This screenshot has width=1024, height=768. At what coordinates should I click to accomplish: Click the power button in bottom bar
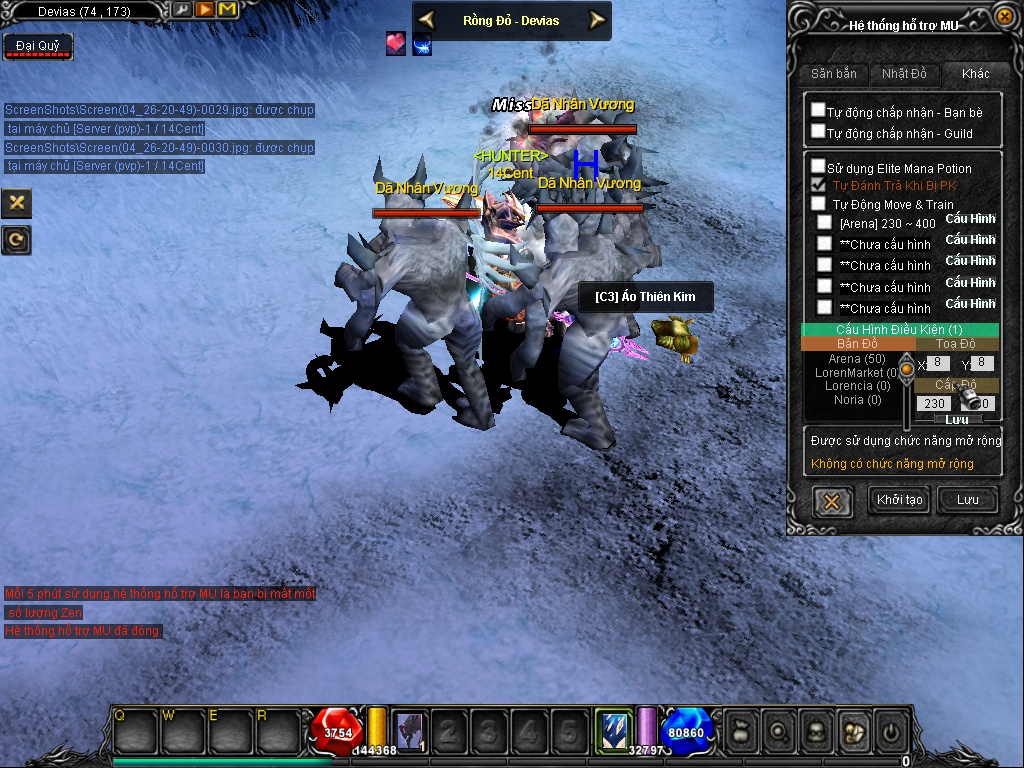[x=890, y=733]
